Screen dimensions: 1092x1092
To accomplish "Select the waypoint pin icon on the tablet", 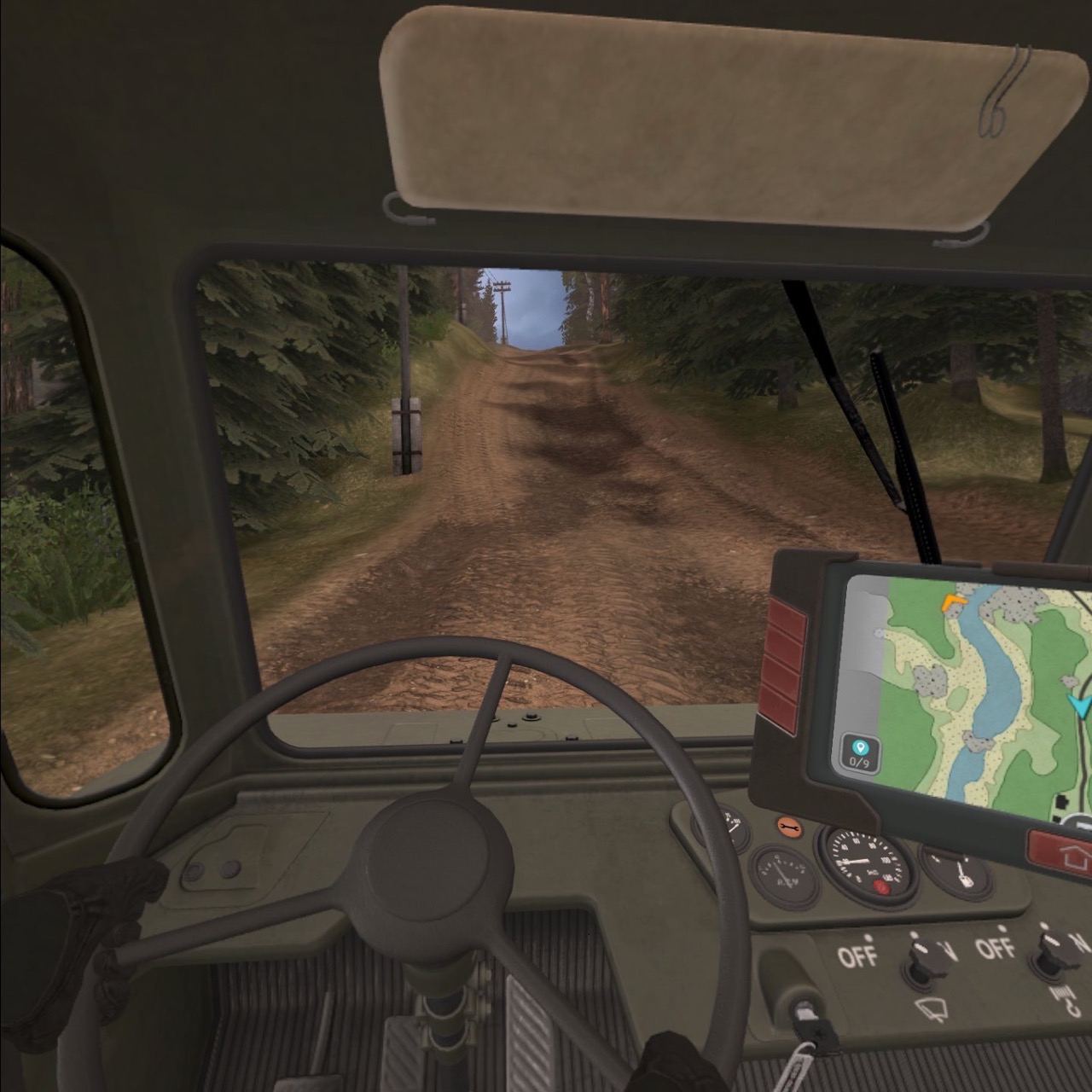I will point(862,748).
